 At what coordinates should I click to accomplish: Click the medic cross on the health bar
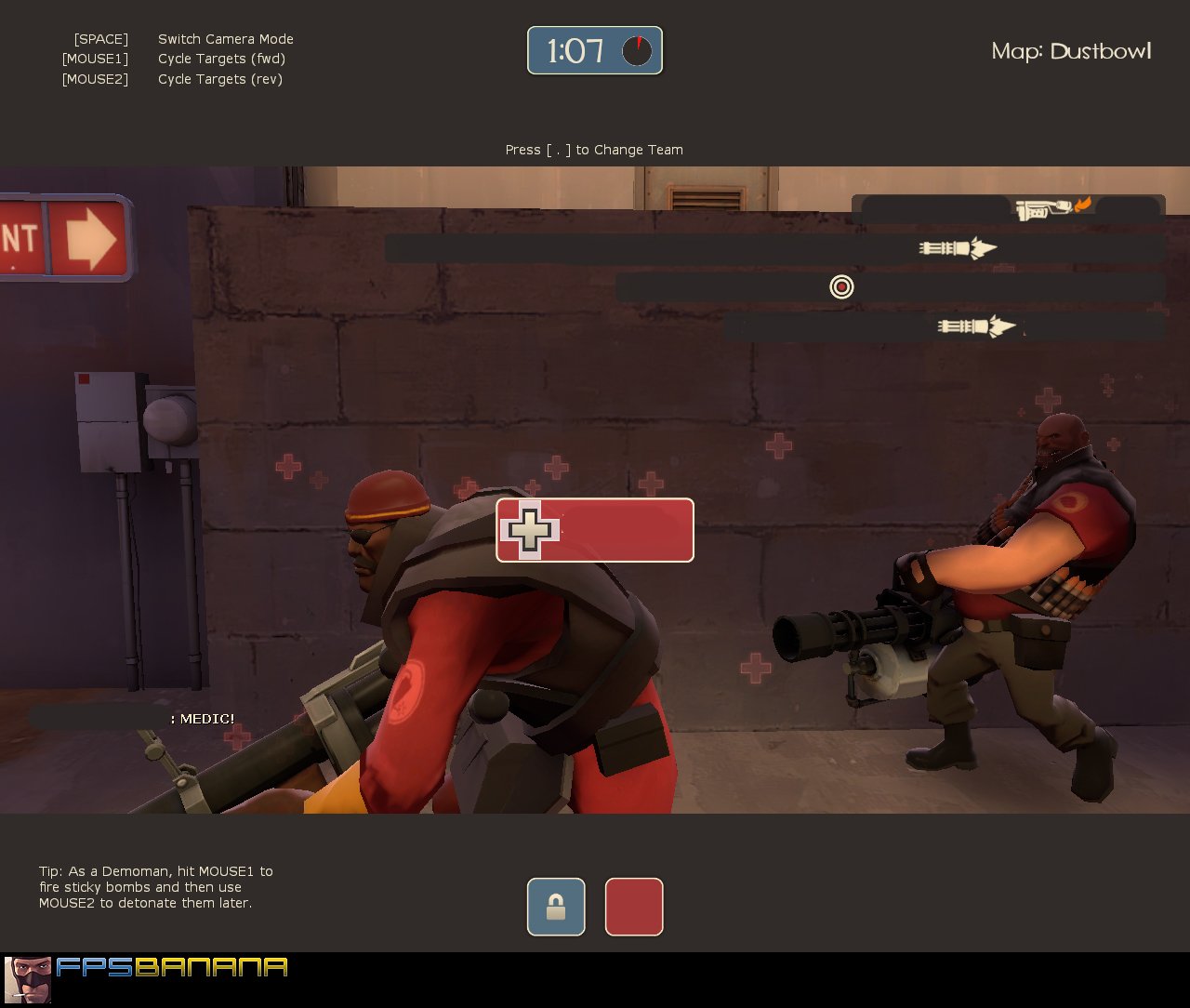point(530,531)
